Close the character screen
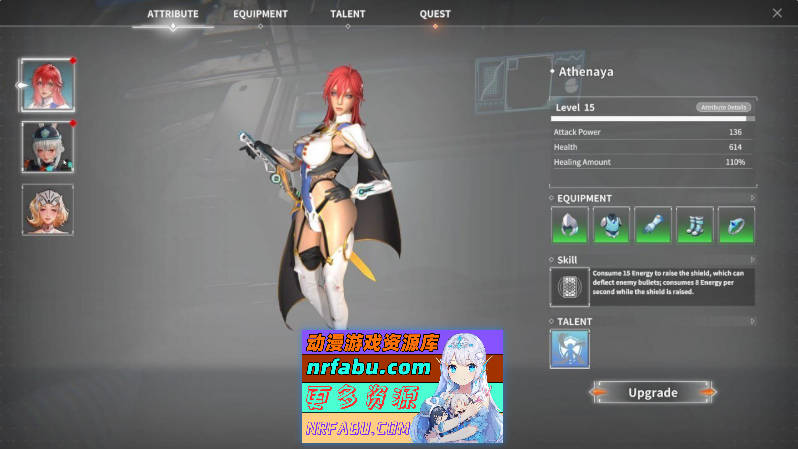The width and height of the screenshot is (798, 449). point(777,13)
